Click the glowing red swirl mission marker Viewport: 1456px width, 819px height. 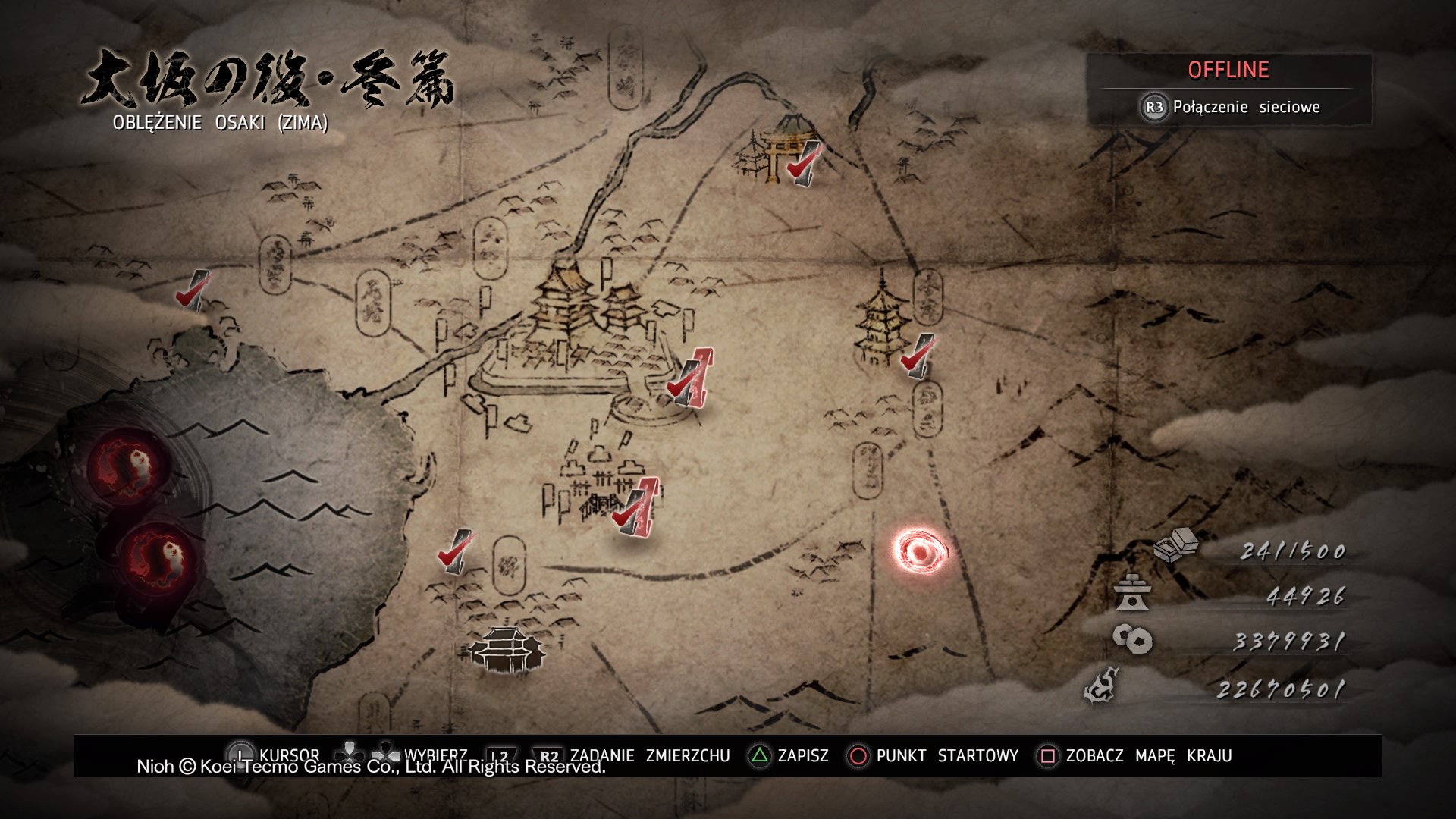pos(921,553)
